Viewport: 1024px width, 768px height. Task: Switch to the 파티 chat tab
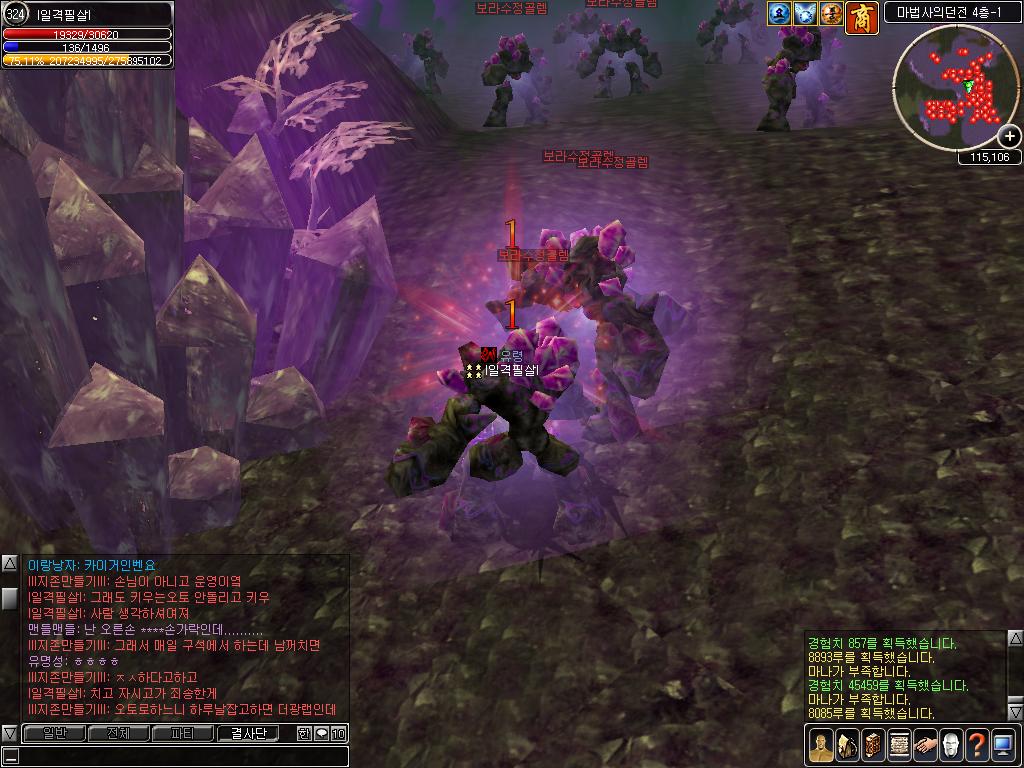coord(183,734)
